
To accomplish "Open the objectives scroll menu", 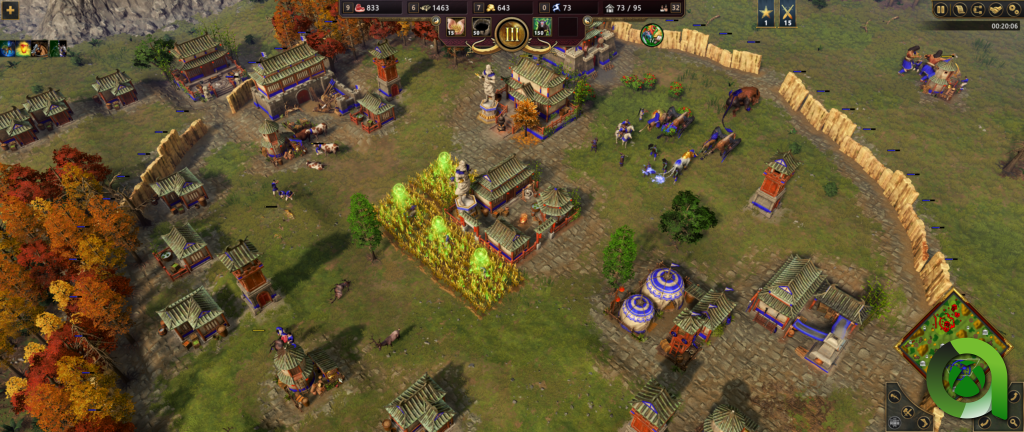I will pyautogui.click(x=959, y=9).
